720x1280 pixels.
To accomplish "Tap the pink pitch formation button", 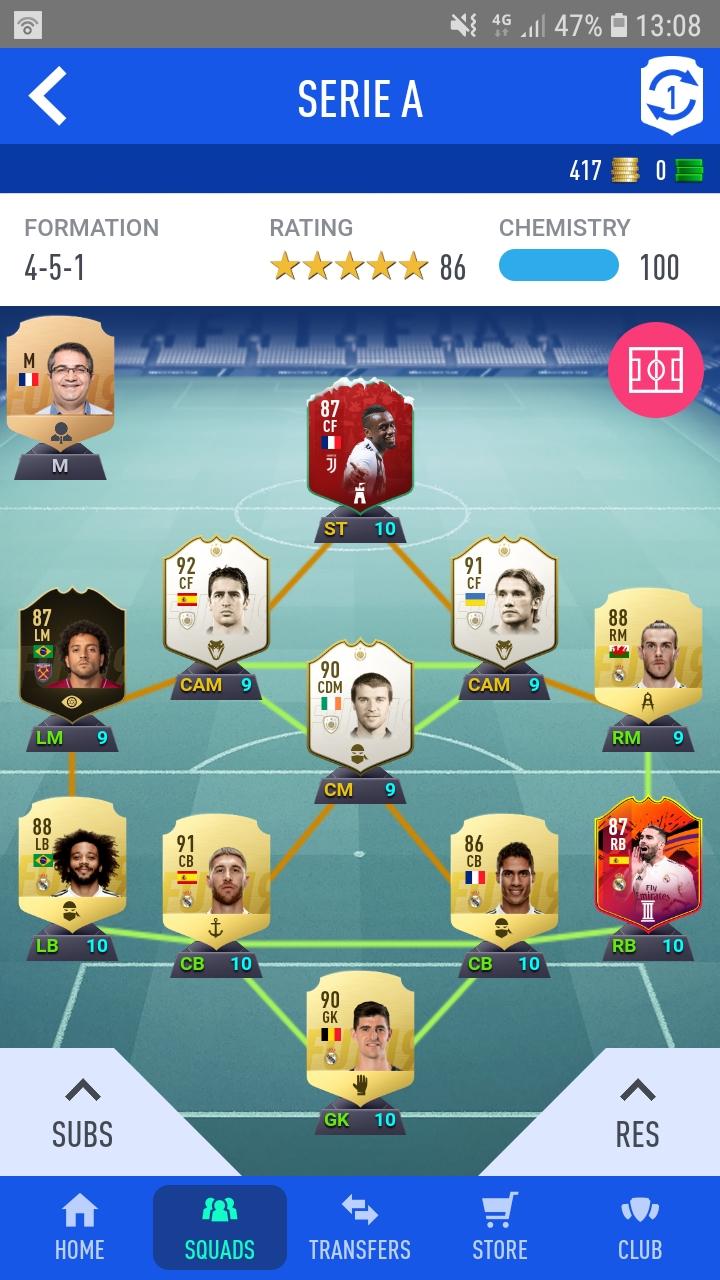I will click(655, 371).
